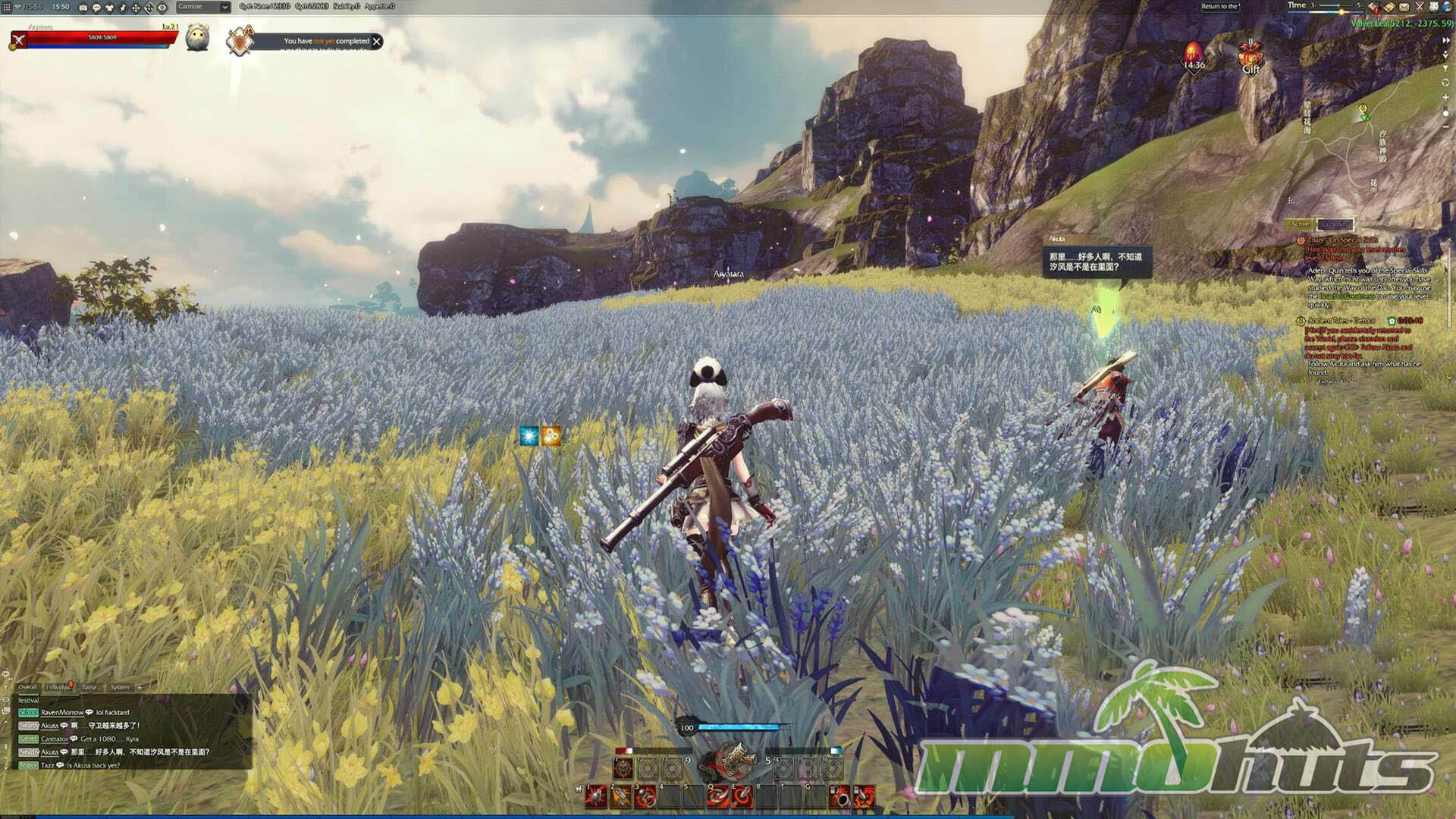Select the Overall chat tab

27,687
